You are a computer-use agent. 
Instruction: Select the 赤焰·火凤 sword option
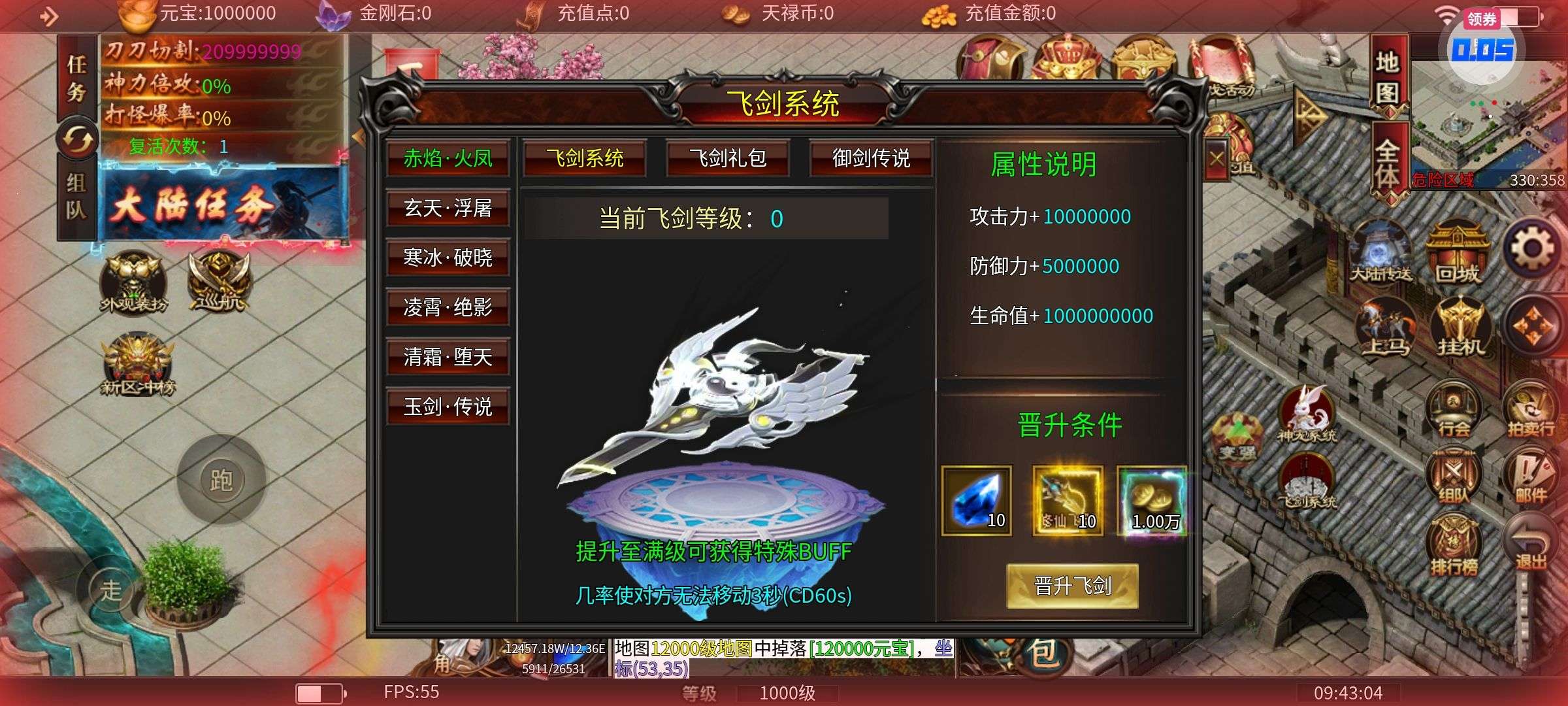[448, 159]
